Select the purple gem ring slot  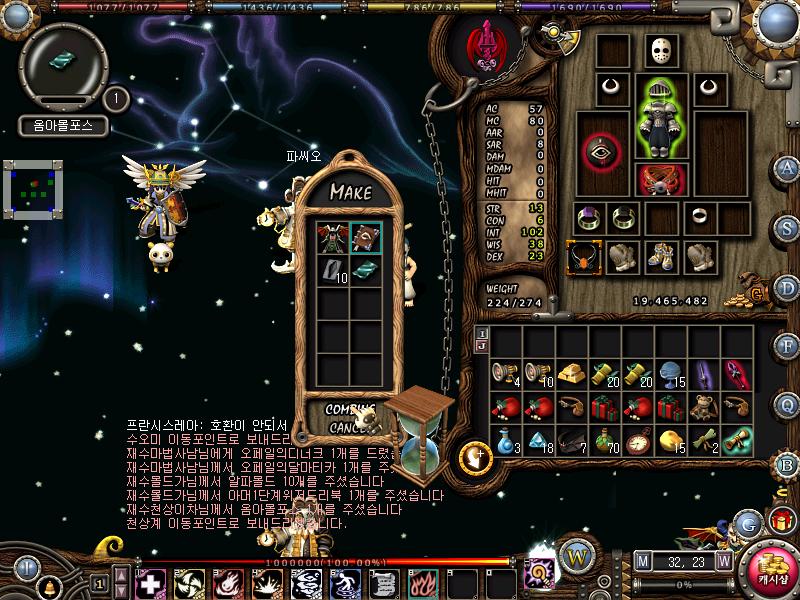pos(587,217)
